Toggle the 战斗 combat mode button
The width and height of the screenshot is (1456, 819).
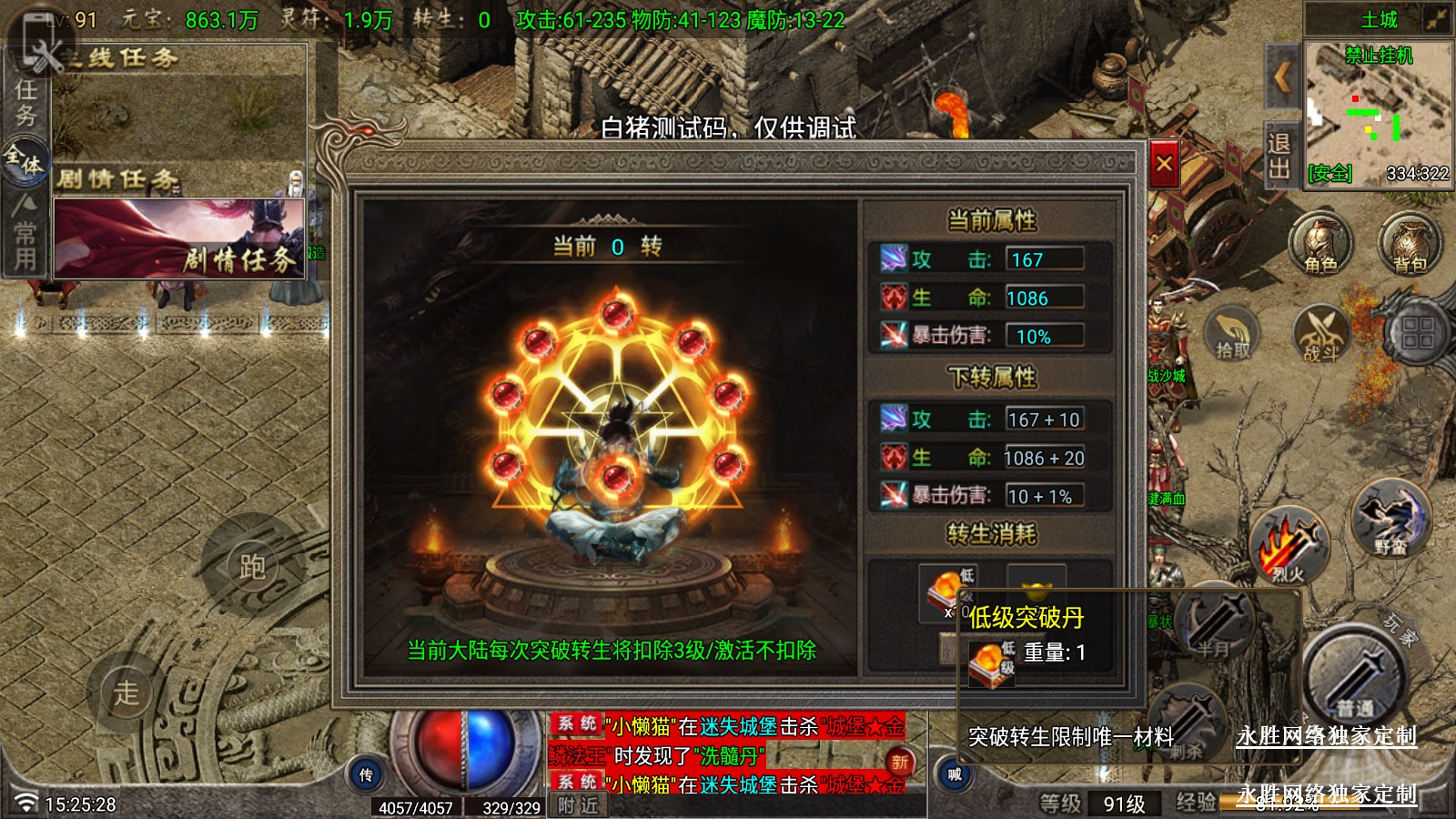pos(1320,333)
